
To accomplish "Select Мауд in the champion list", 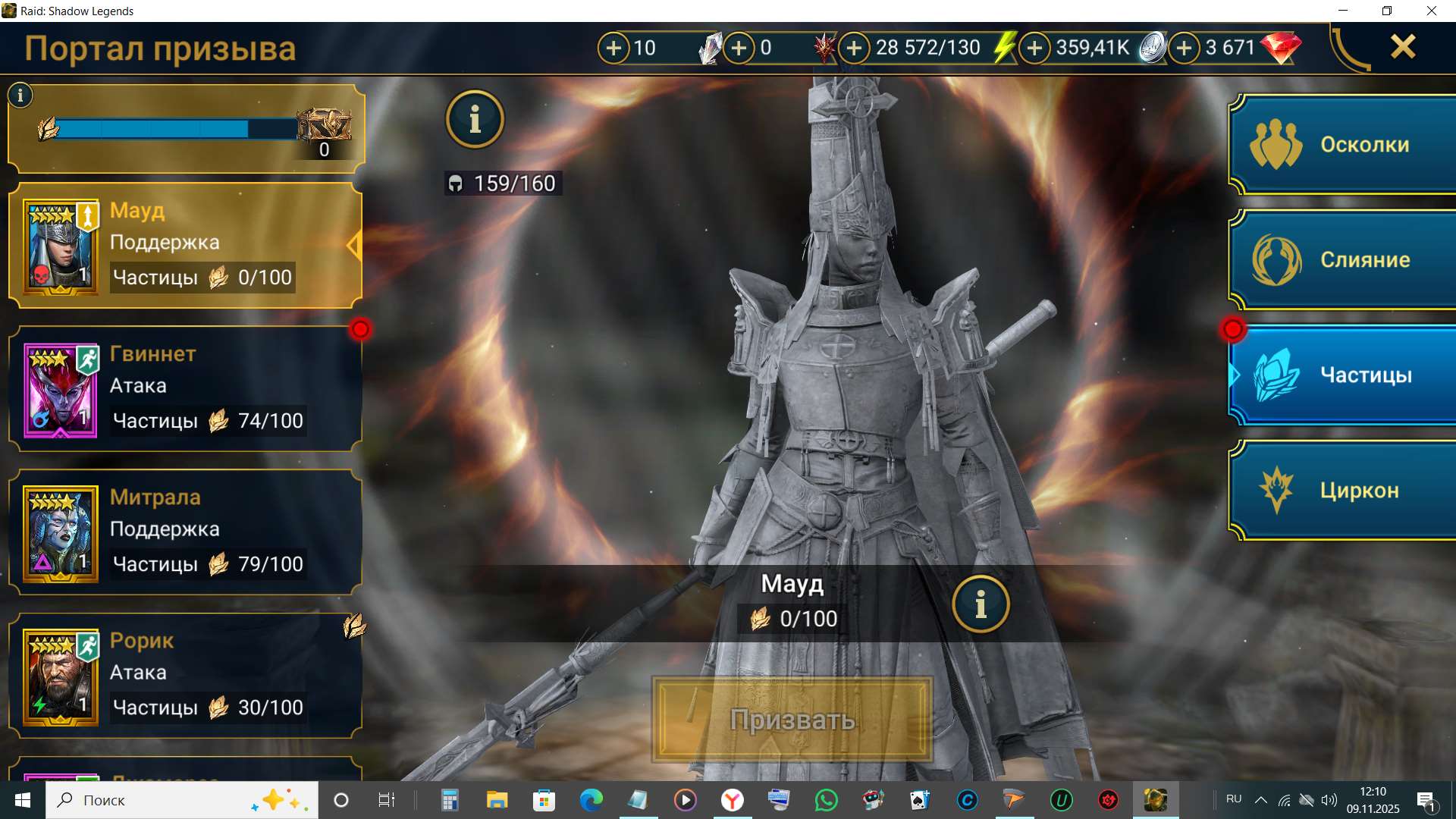I will (x=185, y=245).
